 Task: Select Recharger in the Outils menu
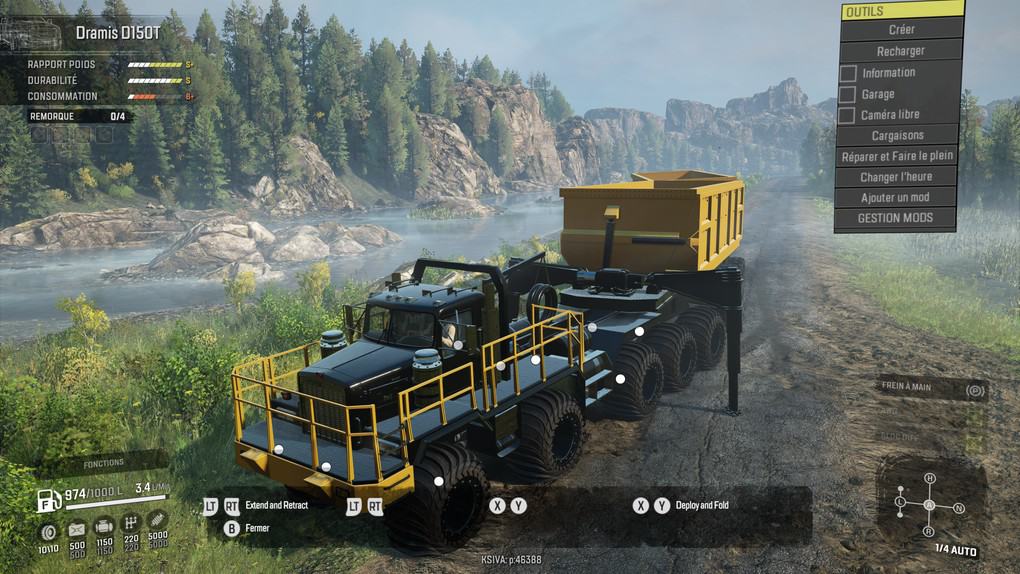(x=900, y=51)
